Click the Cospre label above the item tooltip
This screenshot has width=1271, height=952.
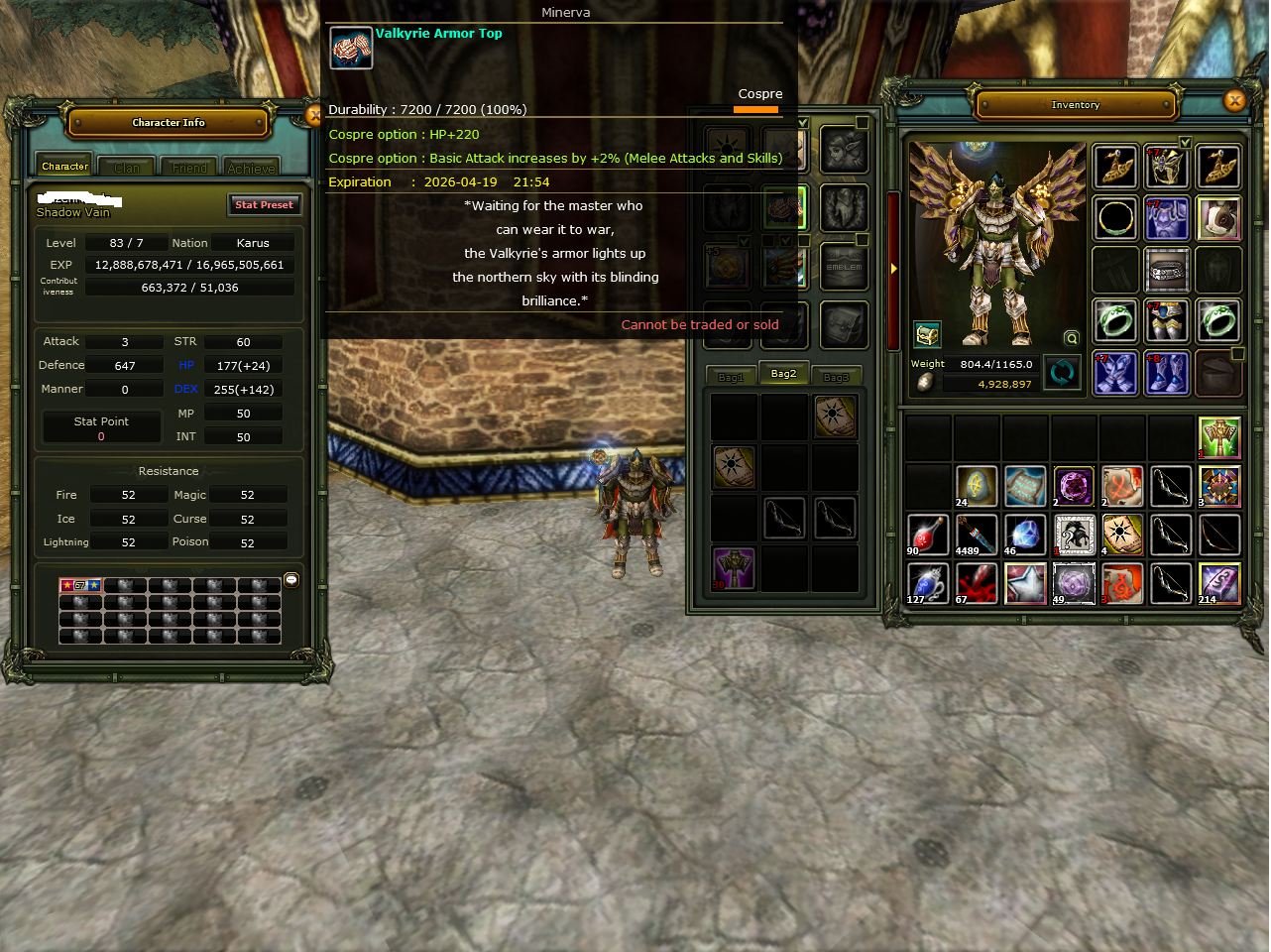pos(759,93)
